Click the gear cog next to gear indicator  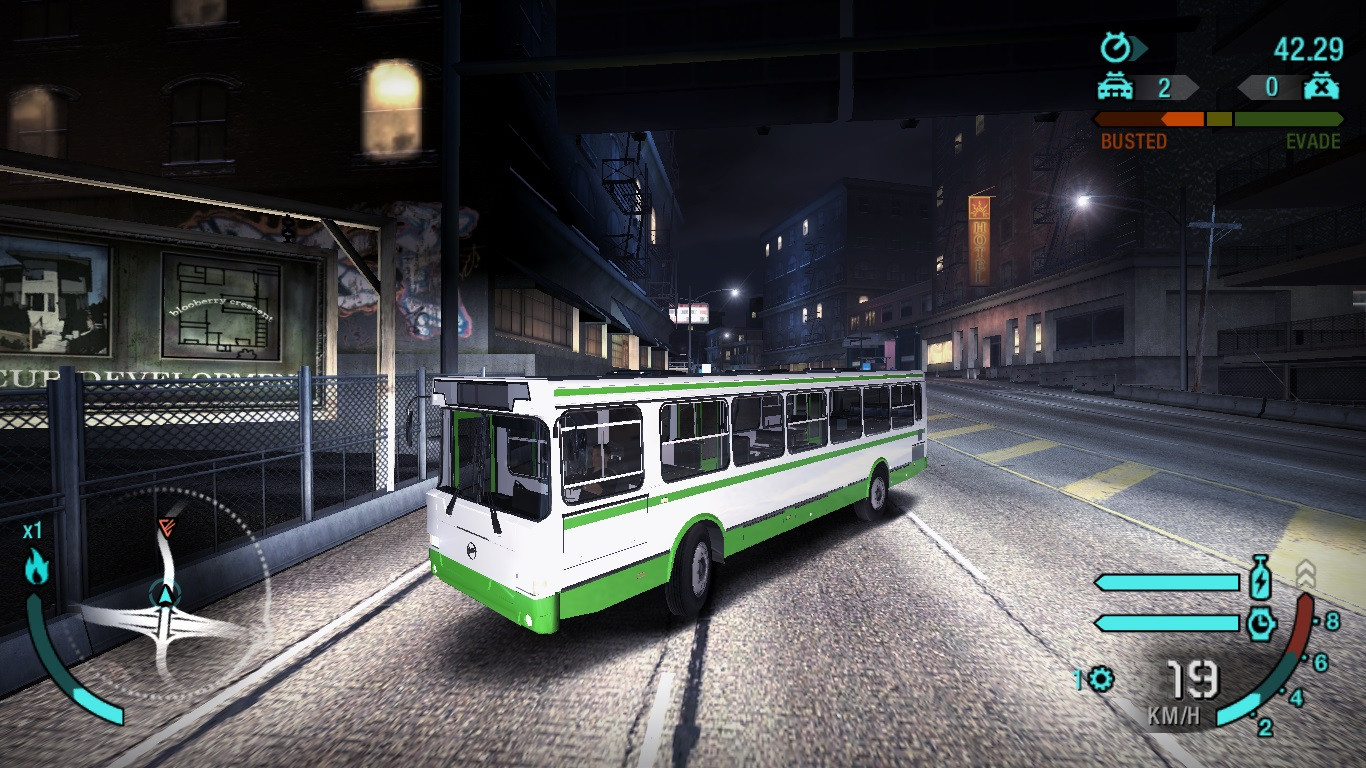click(x=1100, y=679)
